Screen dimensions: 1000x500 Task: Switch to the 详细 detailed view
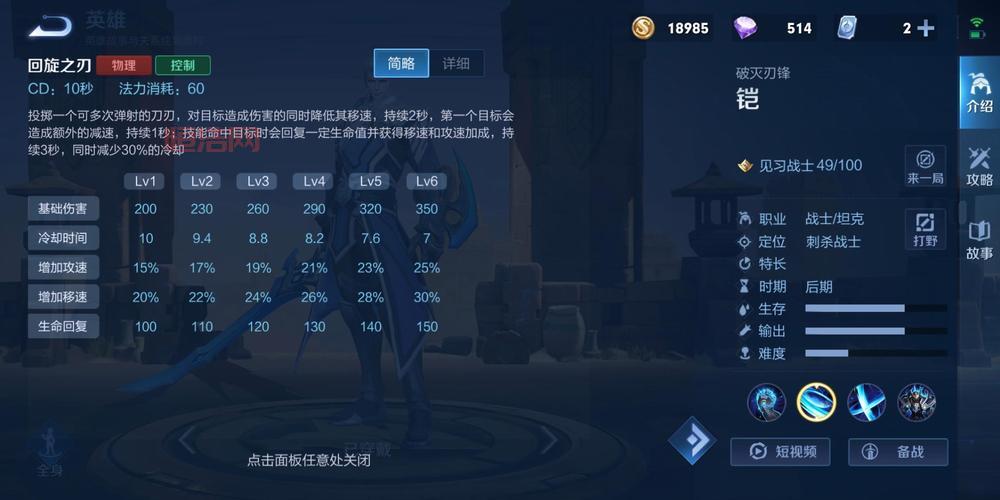click(456, 63)
